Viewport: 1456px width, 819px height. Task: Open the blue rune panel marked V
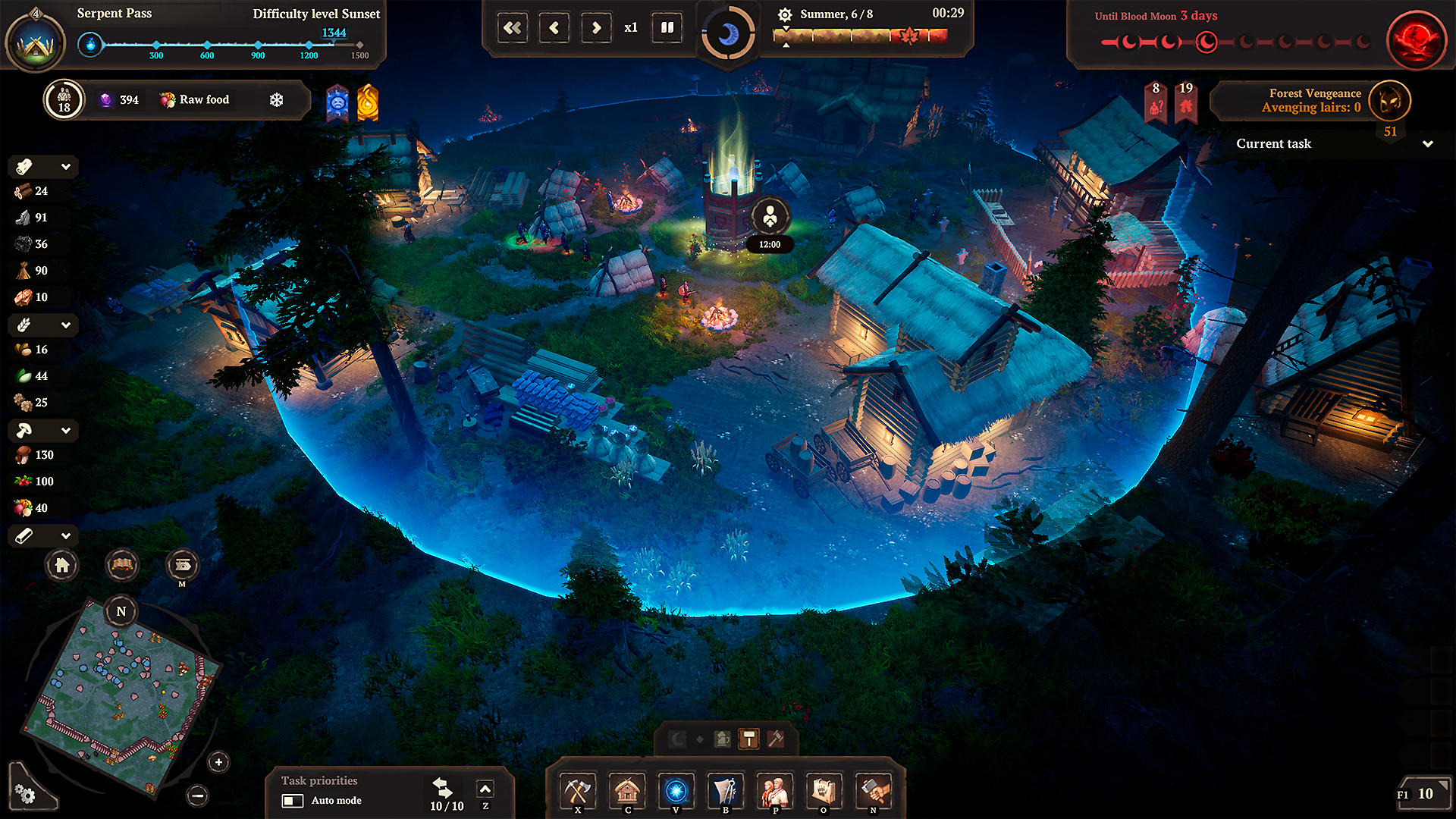pos(676,791)
